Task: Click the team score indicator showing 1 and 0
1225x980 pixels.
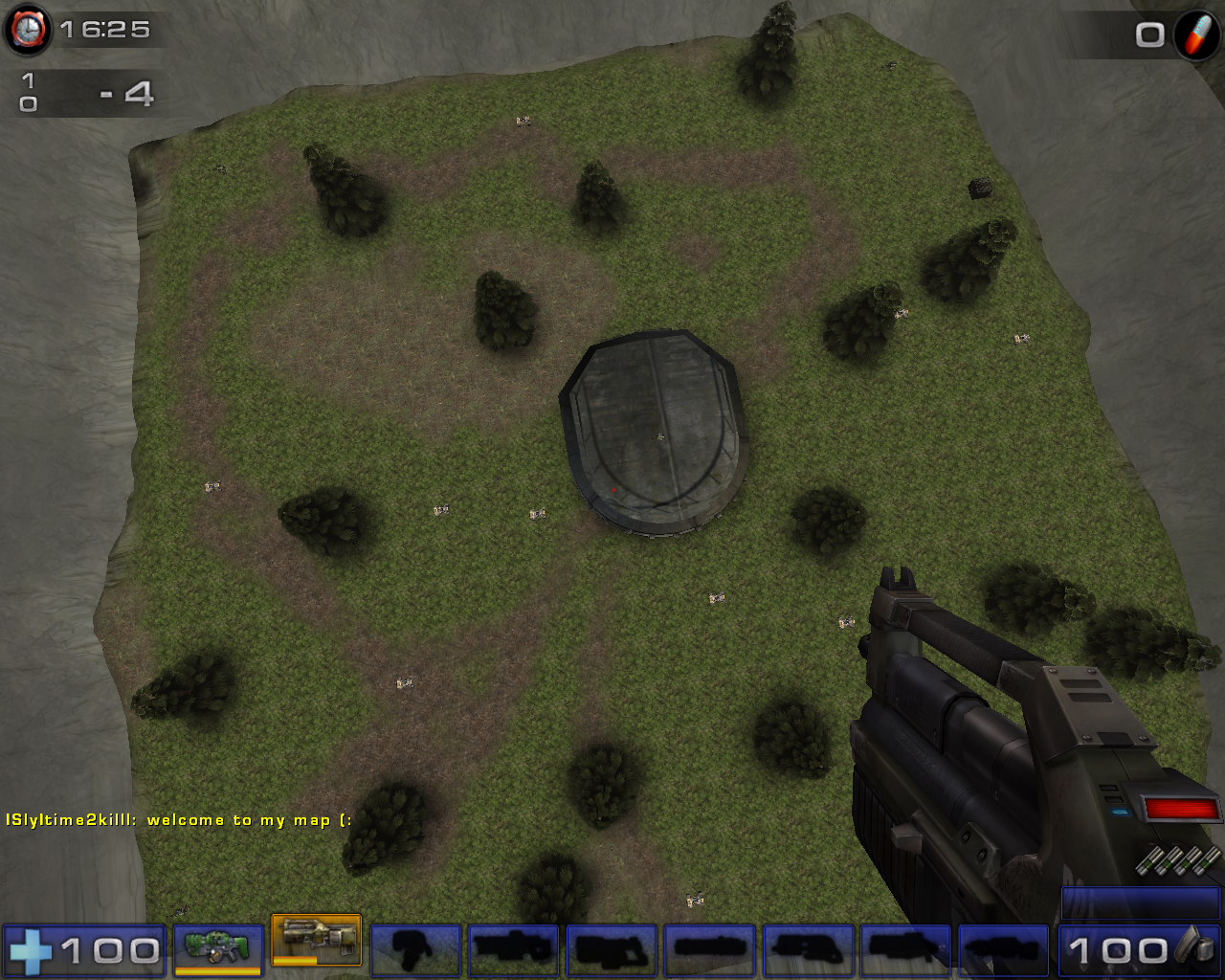Action: coord(31,93)
